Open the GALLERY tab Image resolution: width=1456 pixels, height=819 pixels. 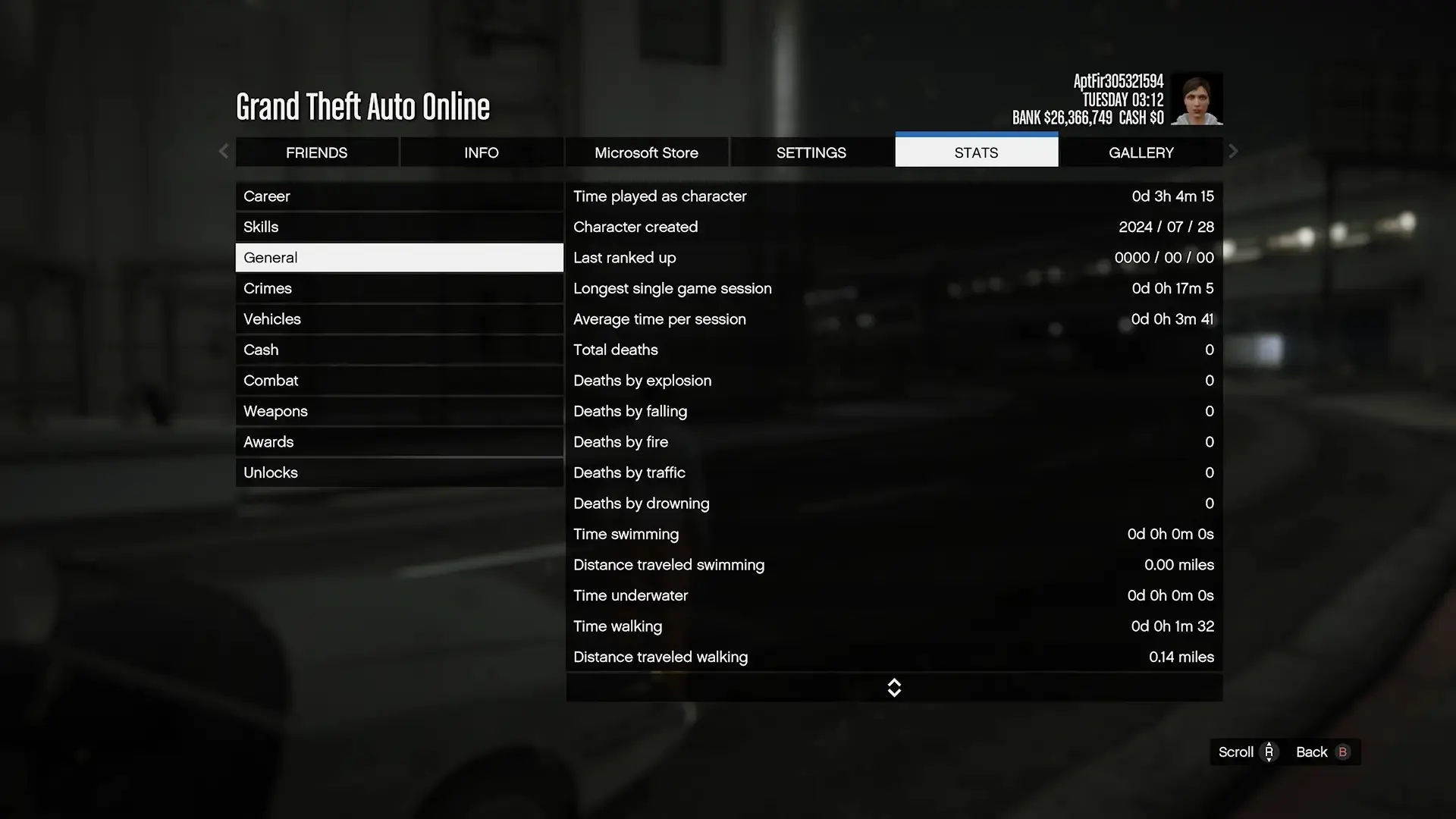coord(1141,152)
